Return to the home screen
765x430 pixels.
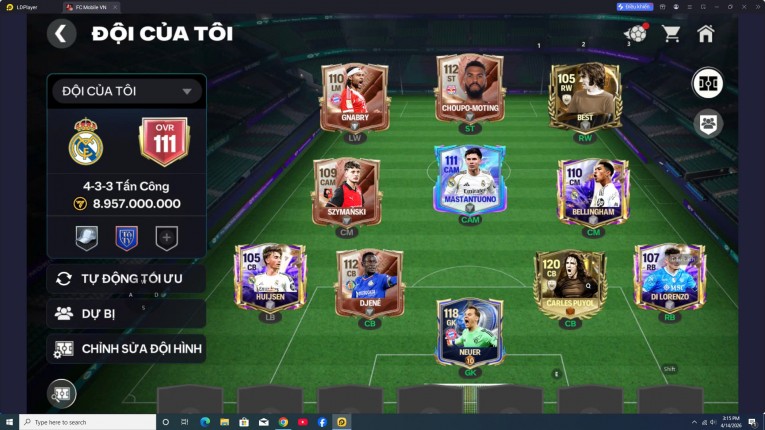point(706,34)
